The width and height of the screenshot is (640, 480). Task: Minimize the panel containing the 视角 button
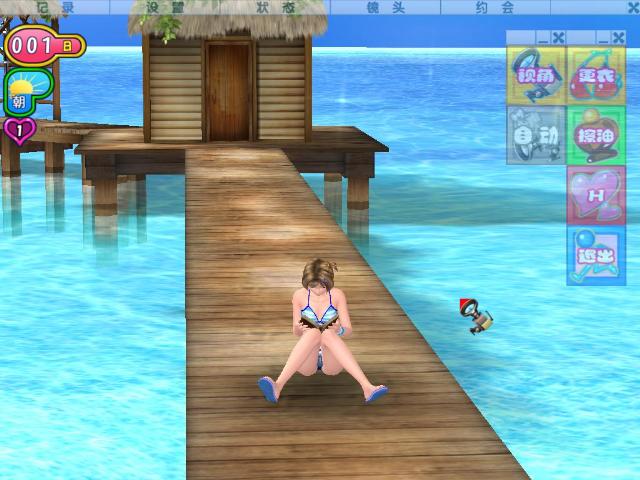click(543, 38)
